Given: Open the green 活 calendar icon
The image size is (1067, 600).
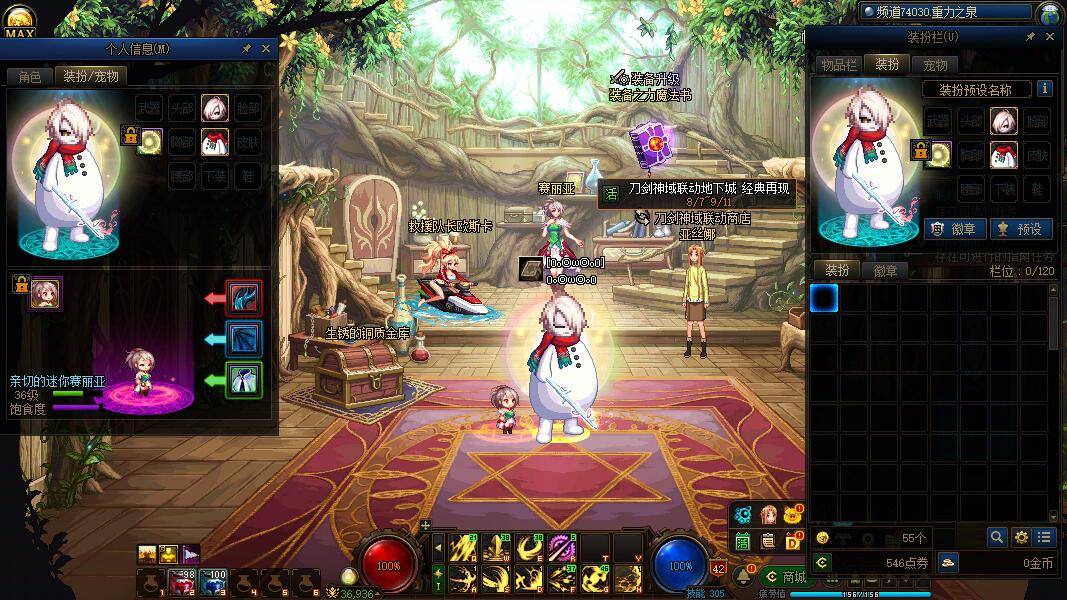Looking at the screenshot, I should [743, 541].
